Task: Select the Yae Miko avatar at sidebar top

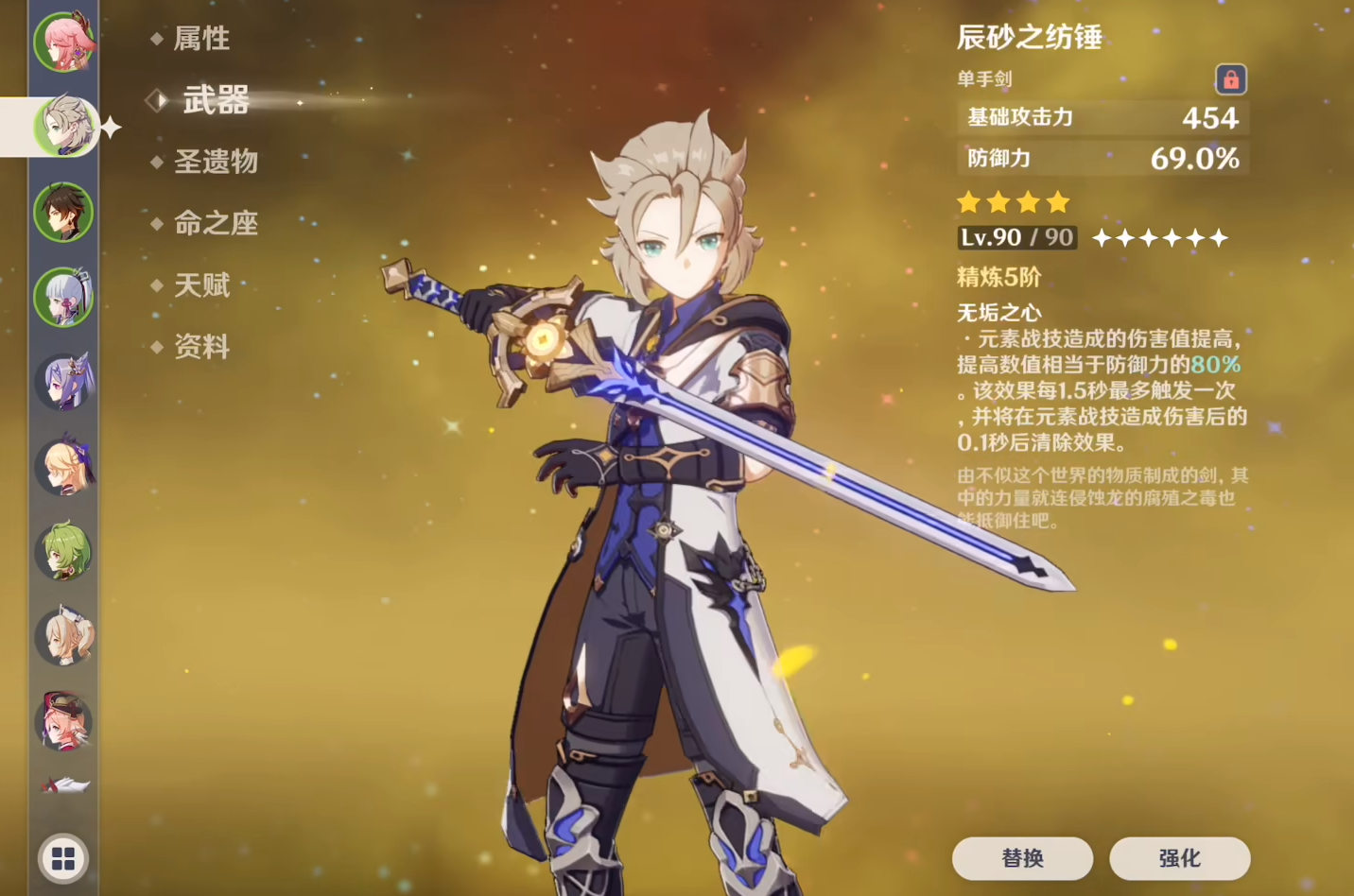Action: 63,40
